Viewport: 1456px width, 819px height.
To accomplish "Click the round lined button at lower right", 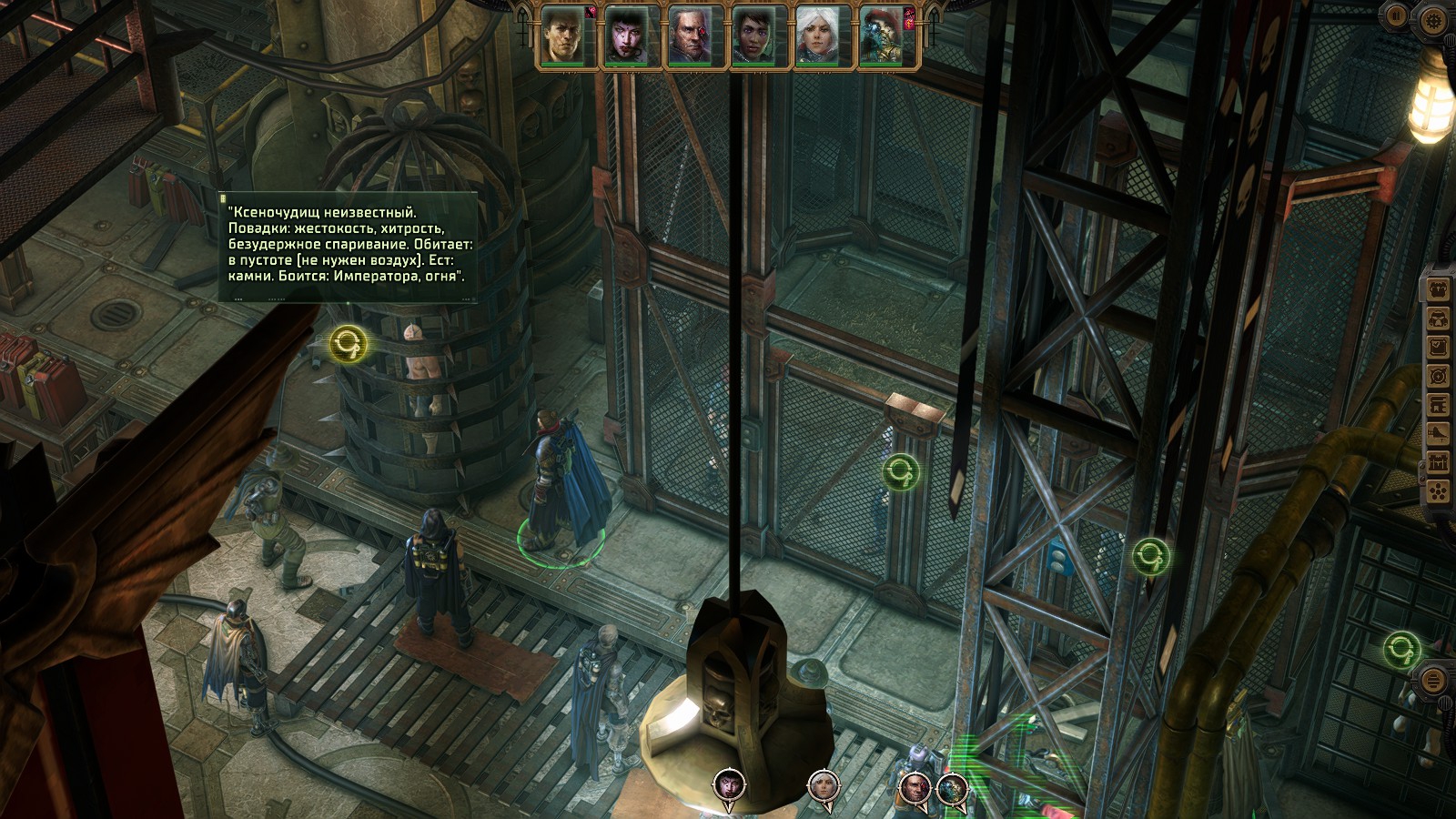I will (1432, 680).
